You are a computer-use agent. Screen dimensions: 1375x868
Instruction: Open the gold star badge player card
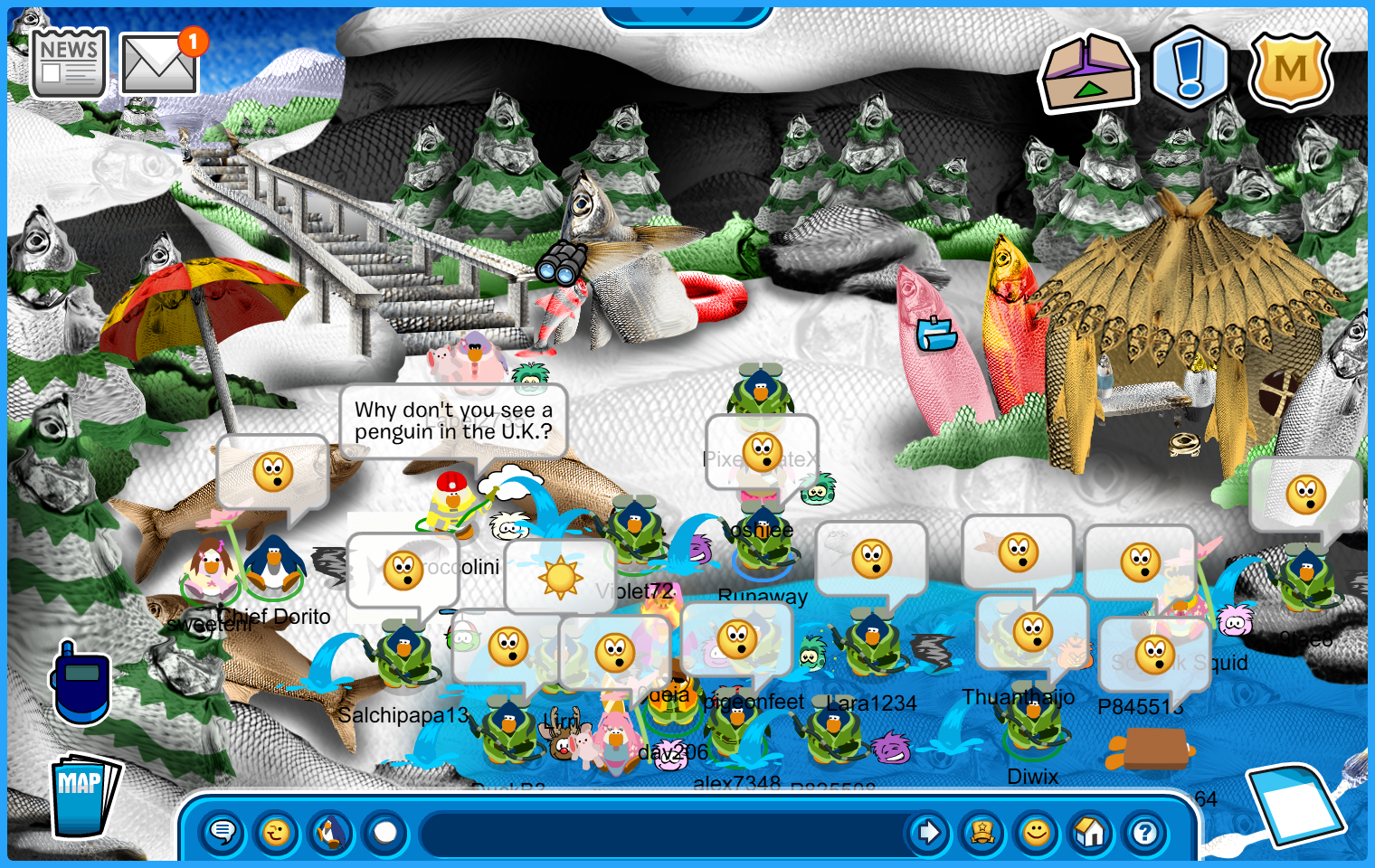(x=982, y=832)
